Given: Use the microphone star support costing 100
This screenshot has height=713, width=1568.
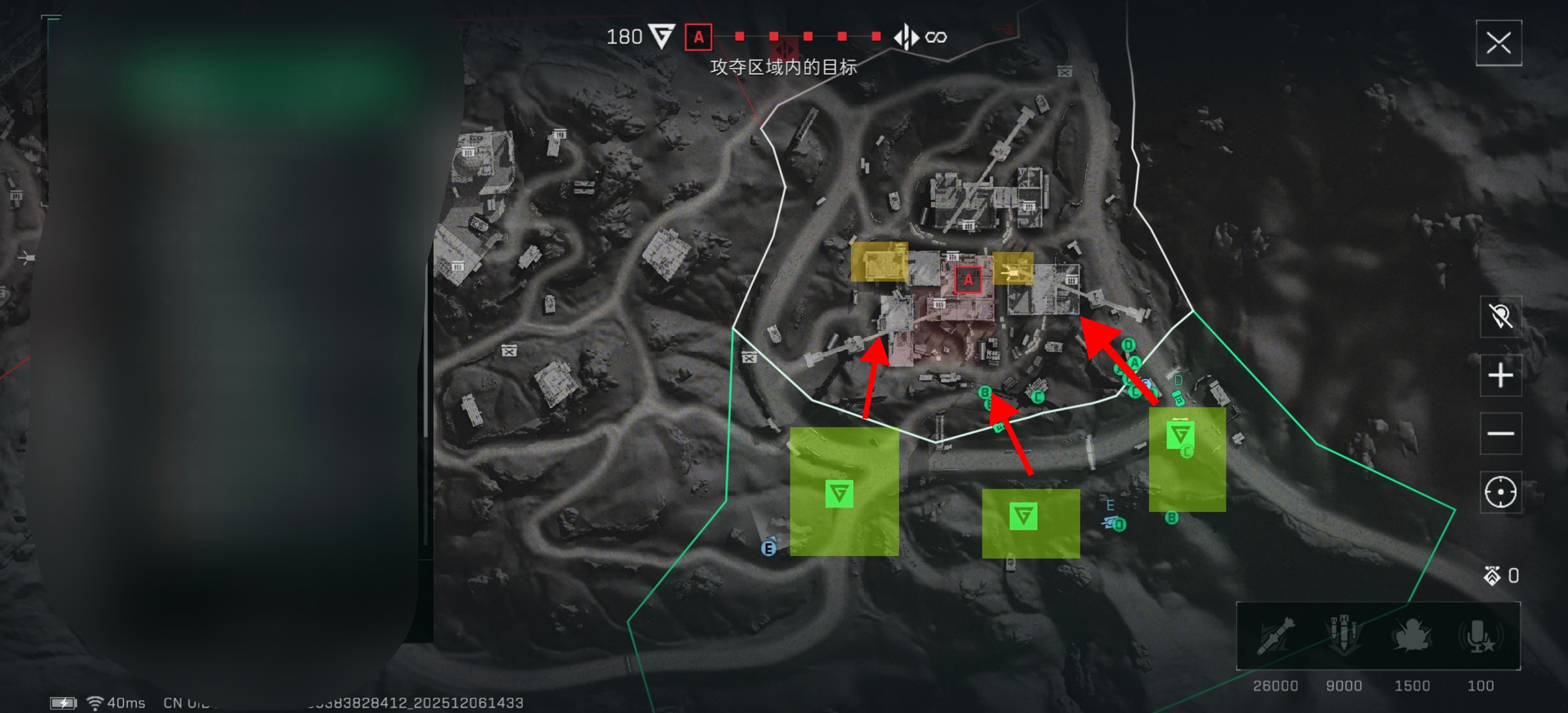Looking at the screenshot, I should point(1480,636).
